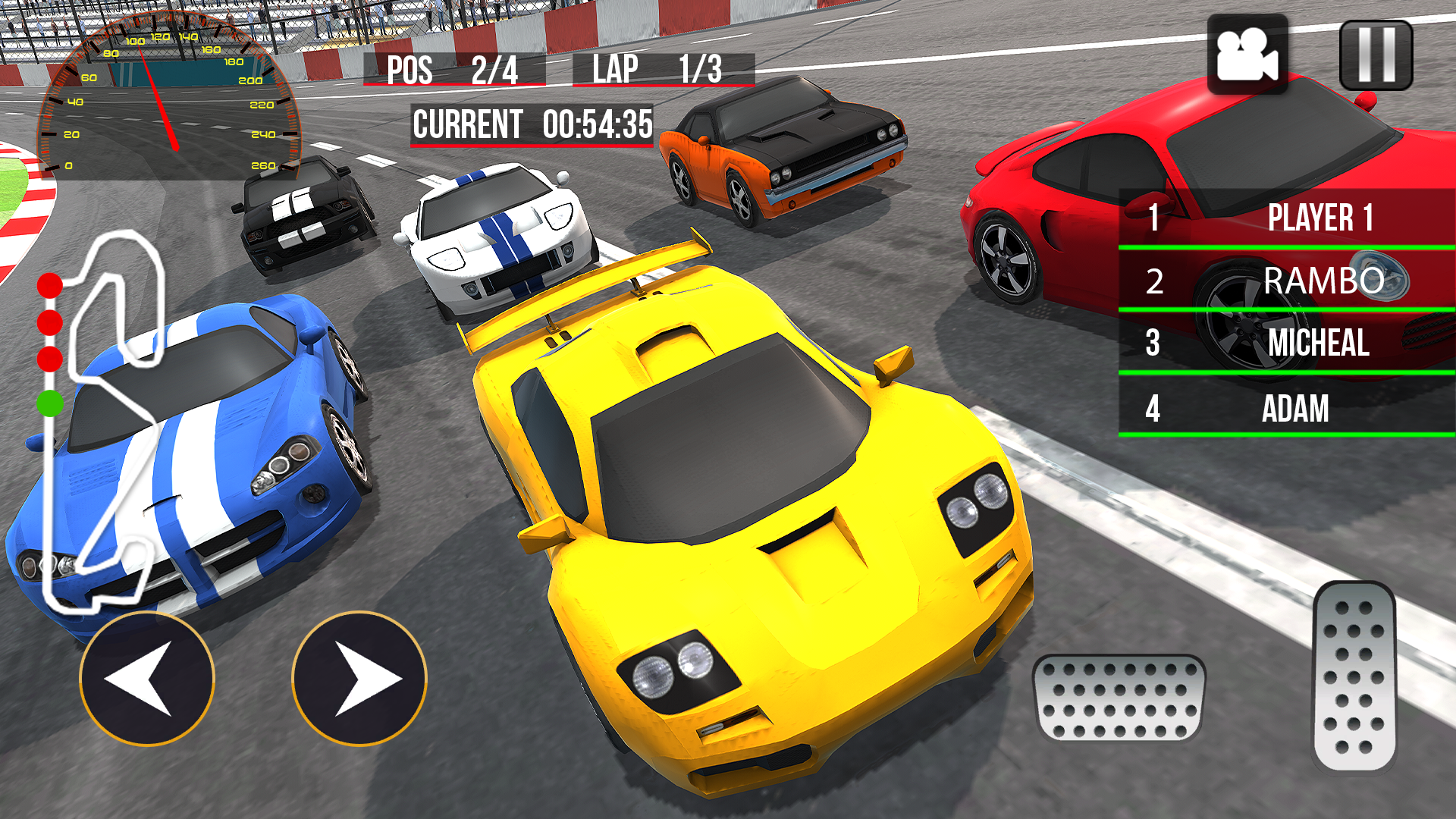Steer right with the right arrow
This screenshot has height=819, width=1456.
tap(359, 679)
